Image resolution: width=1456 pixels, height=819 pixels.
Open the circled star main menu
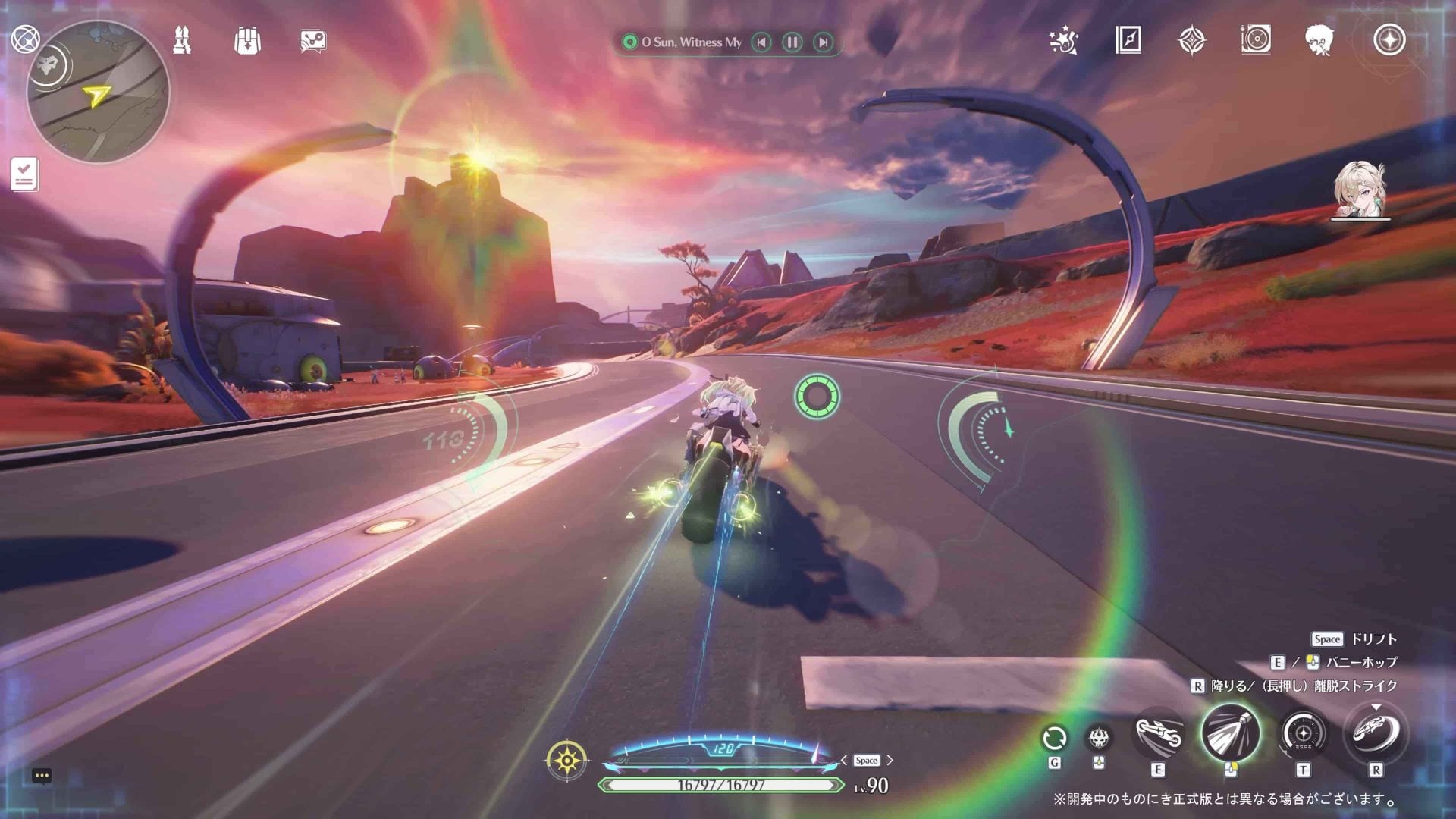pos(1389,39)
